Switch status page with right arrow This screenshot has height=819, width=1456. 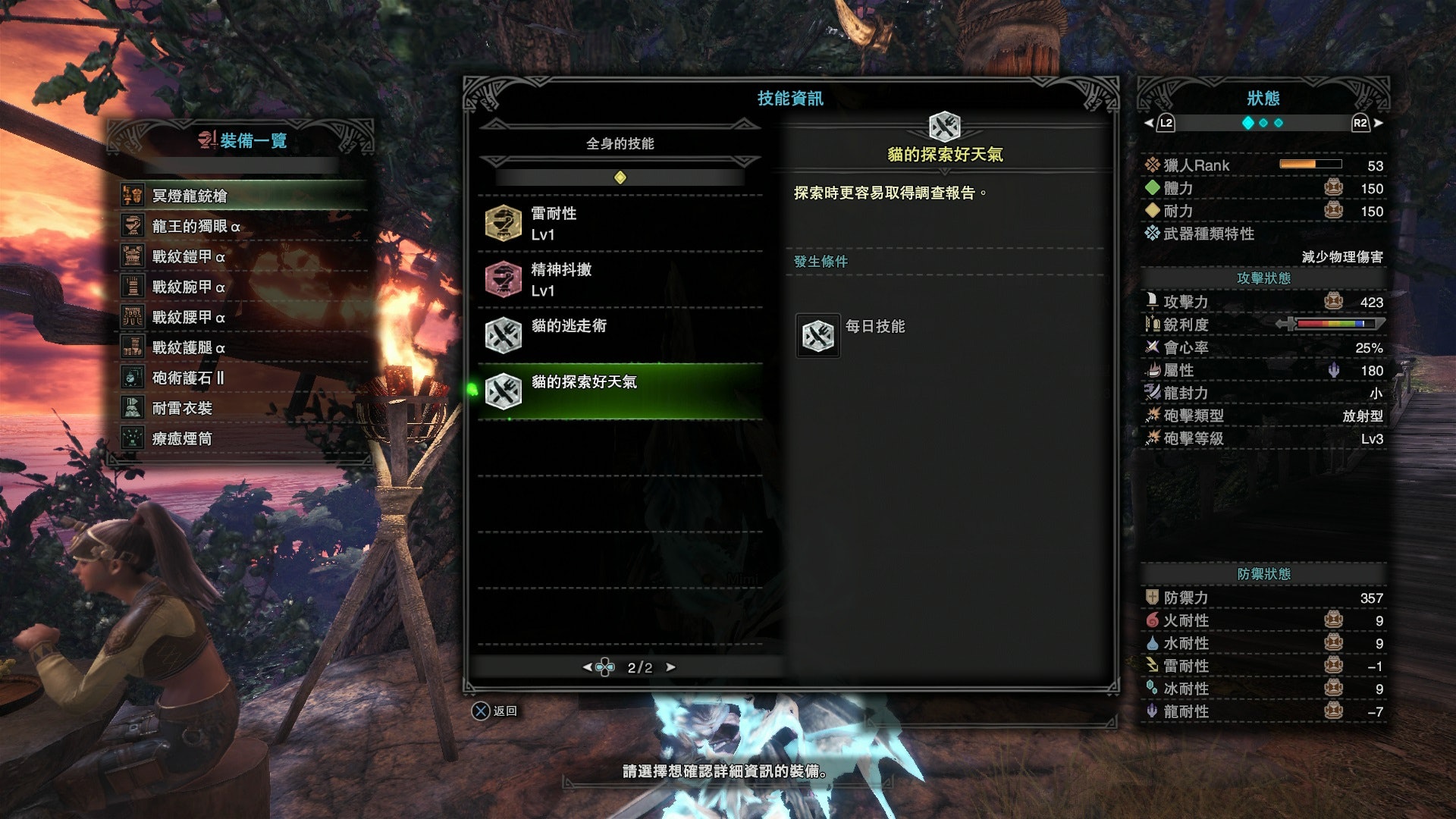tap(1378, 123)
